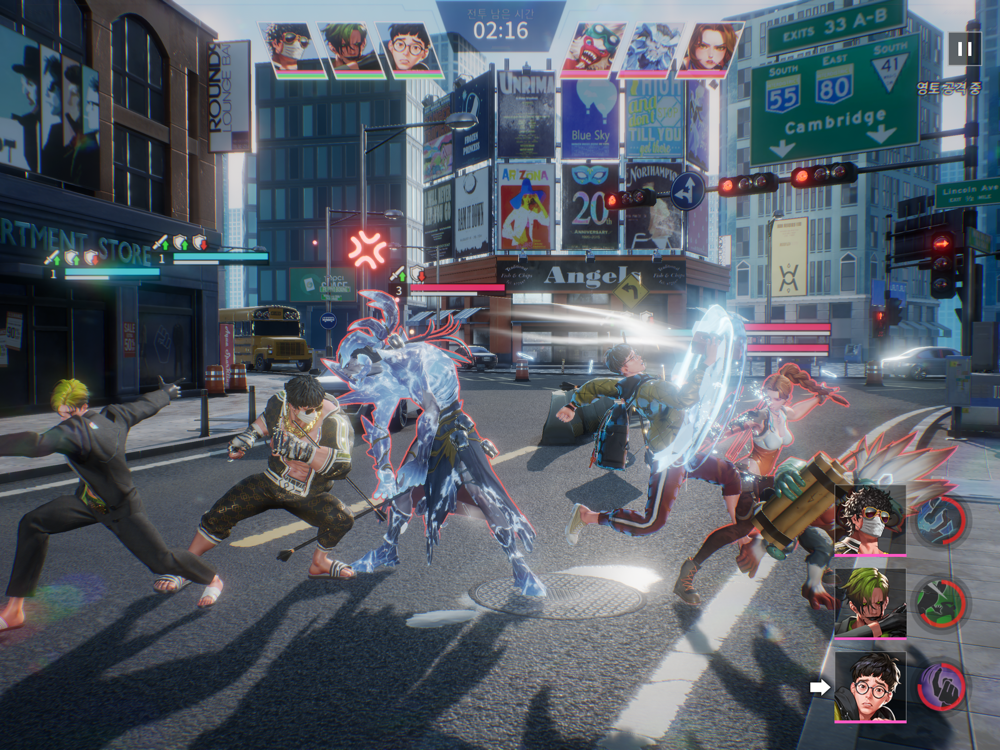Select the masked curly-haired fighter portrait card

click(x=870, y=520)
